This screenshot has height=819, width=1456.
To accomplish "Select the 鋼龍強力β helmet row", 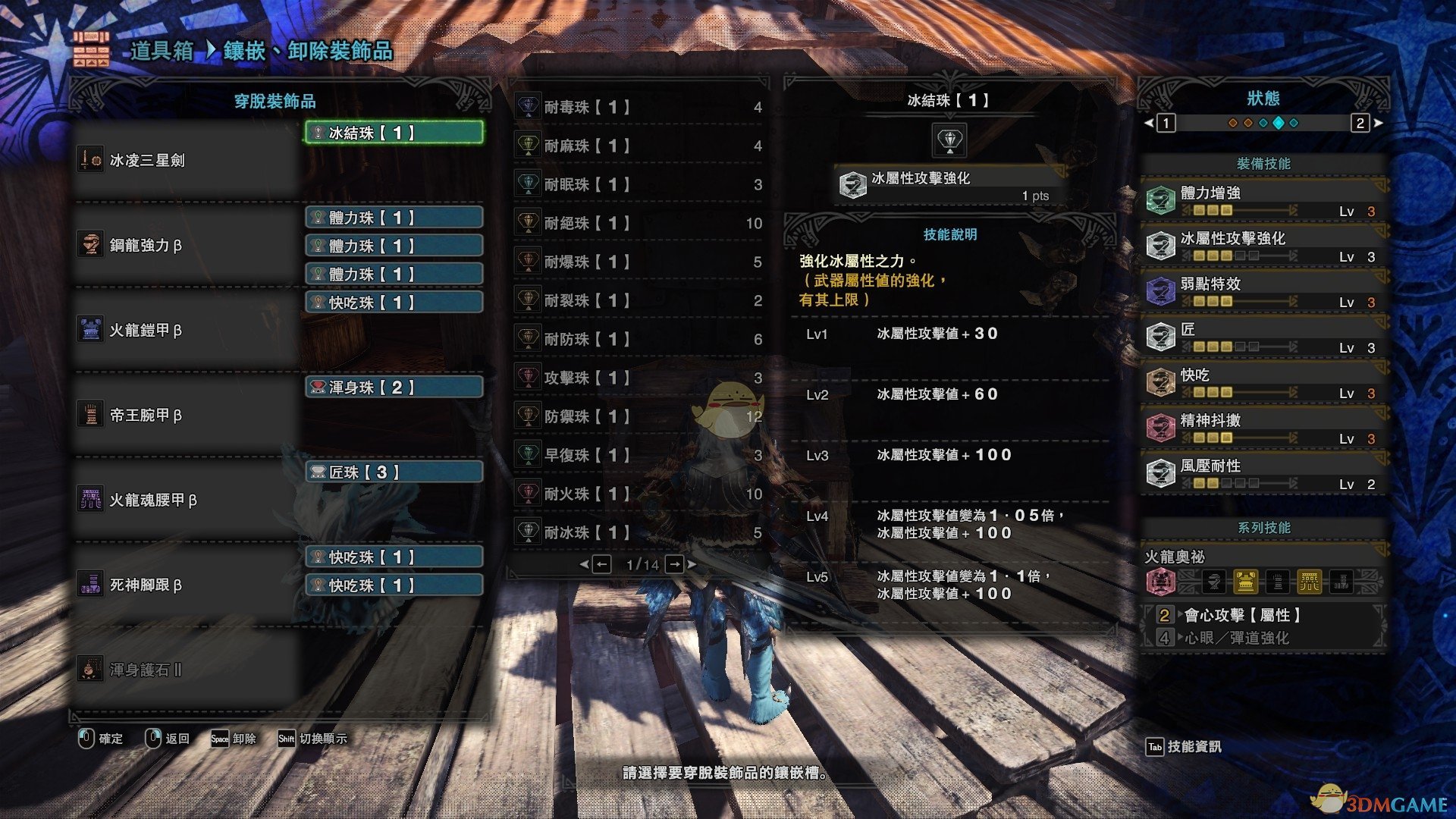I will [187, 245].
